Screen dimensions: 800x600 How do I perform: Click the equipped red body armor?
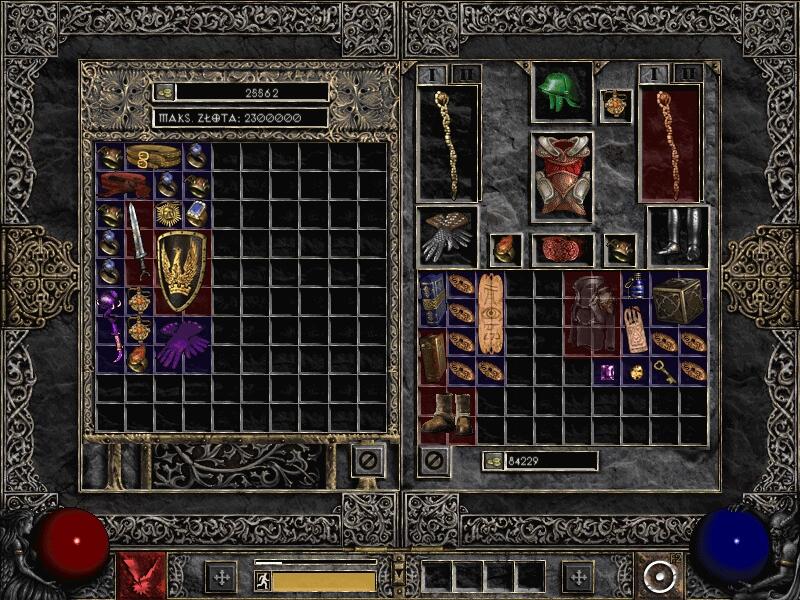561,177
